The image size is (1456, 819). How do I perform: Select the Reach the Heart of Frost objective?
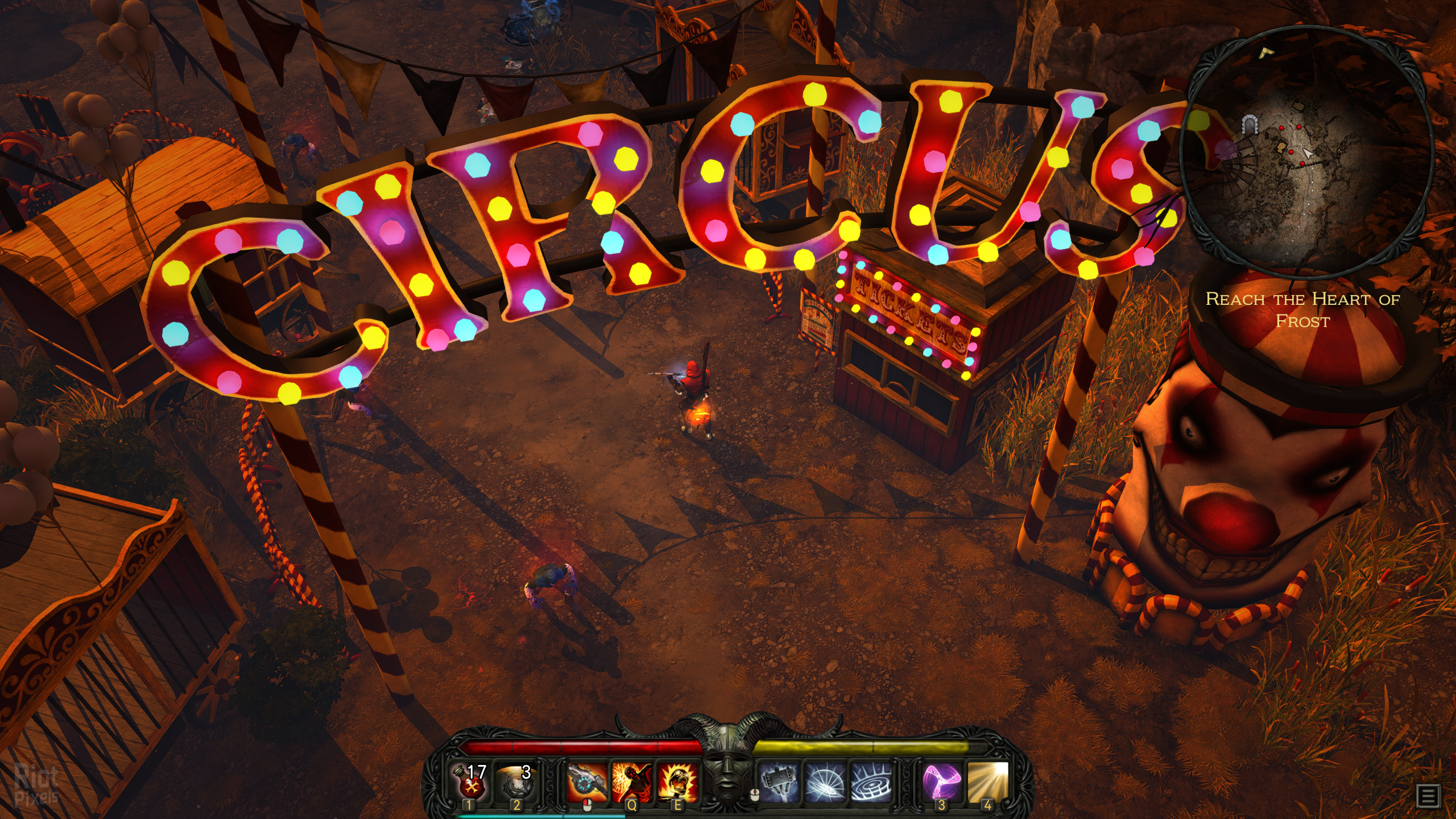[1302, 310]
